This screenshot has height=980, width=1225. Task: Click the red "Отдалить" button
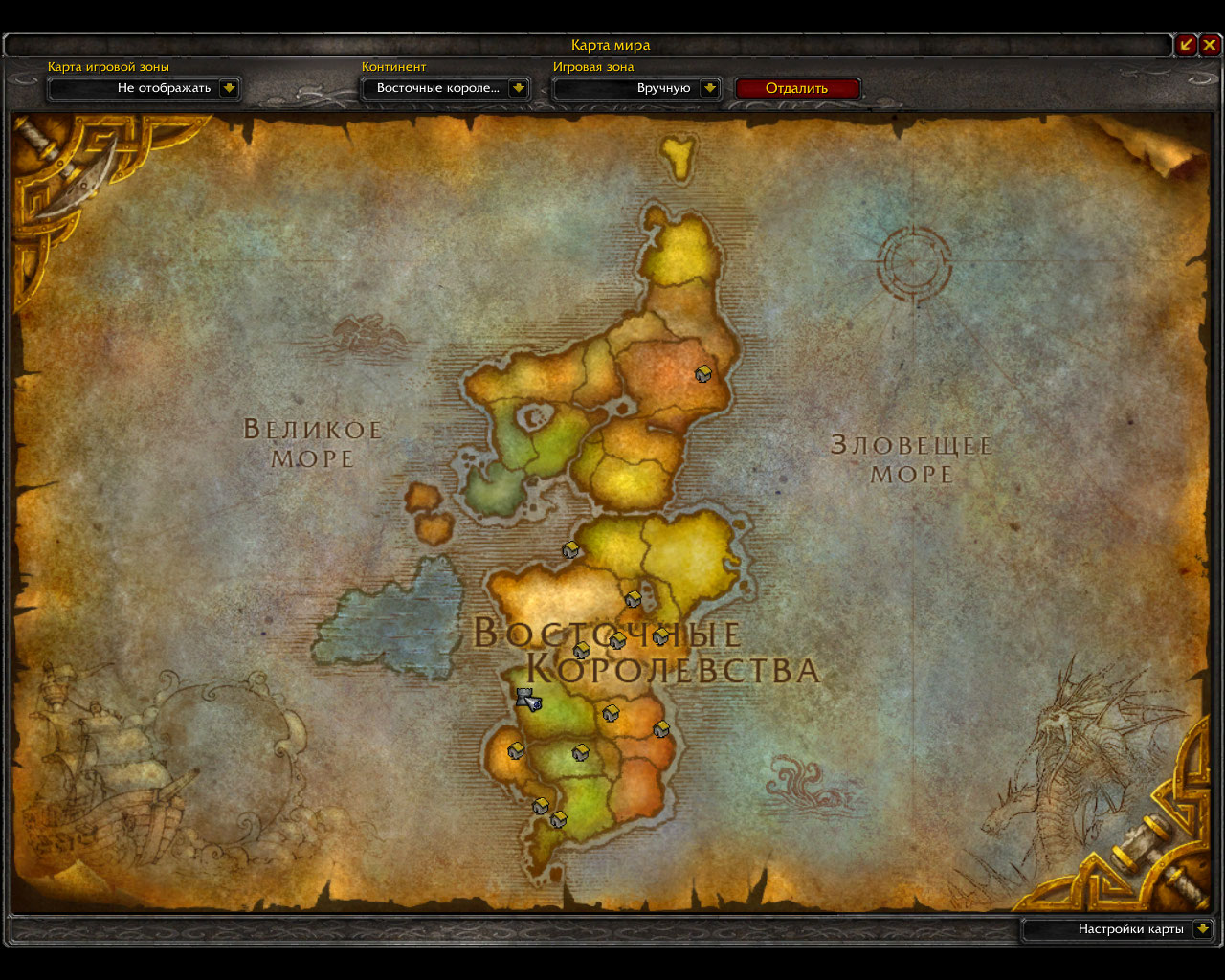coord(797,88)
